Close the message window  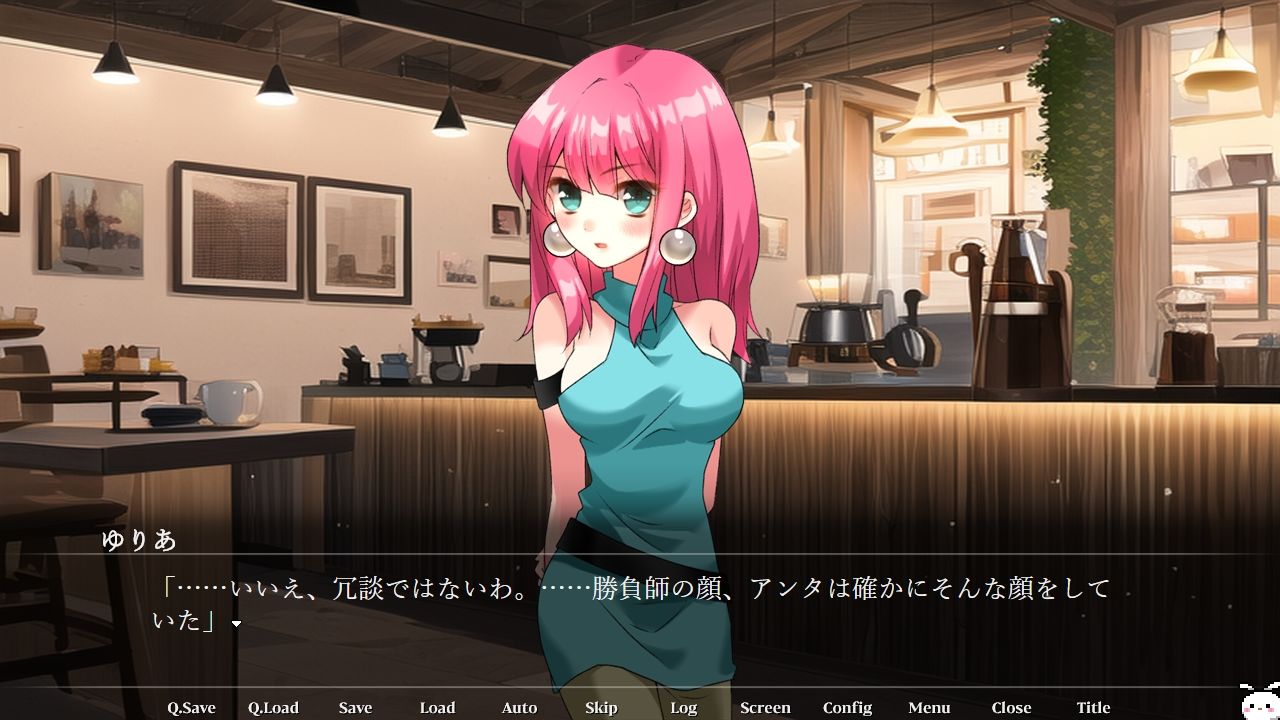click(x=1011, y=707)
